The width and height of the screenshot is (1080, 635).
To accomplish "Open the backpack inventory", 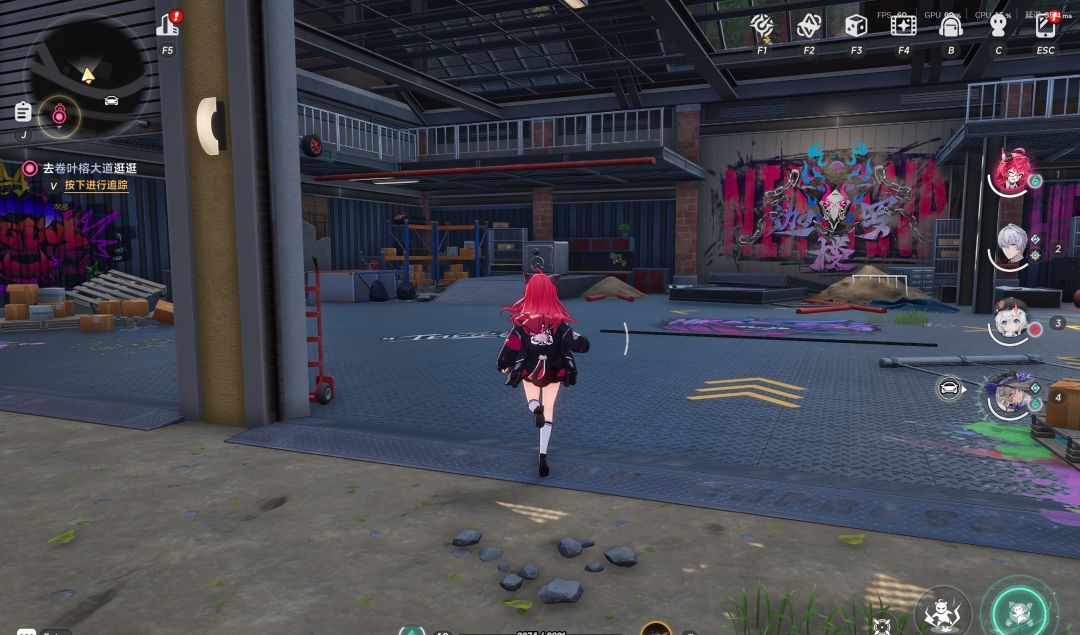I will (x=951, y=26).
